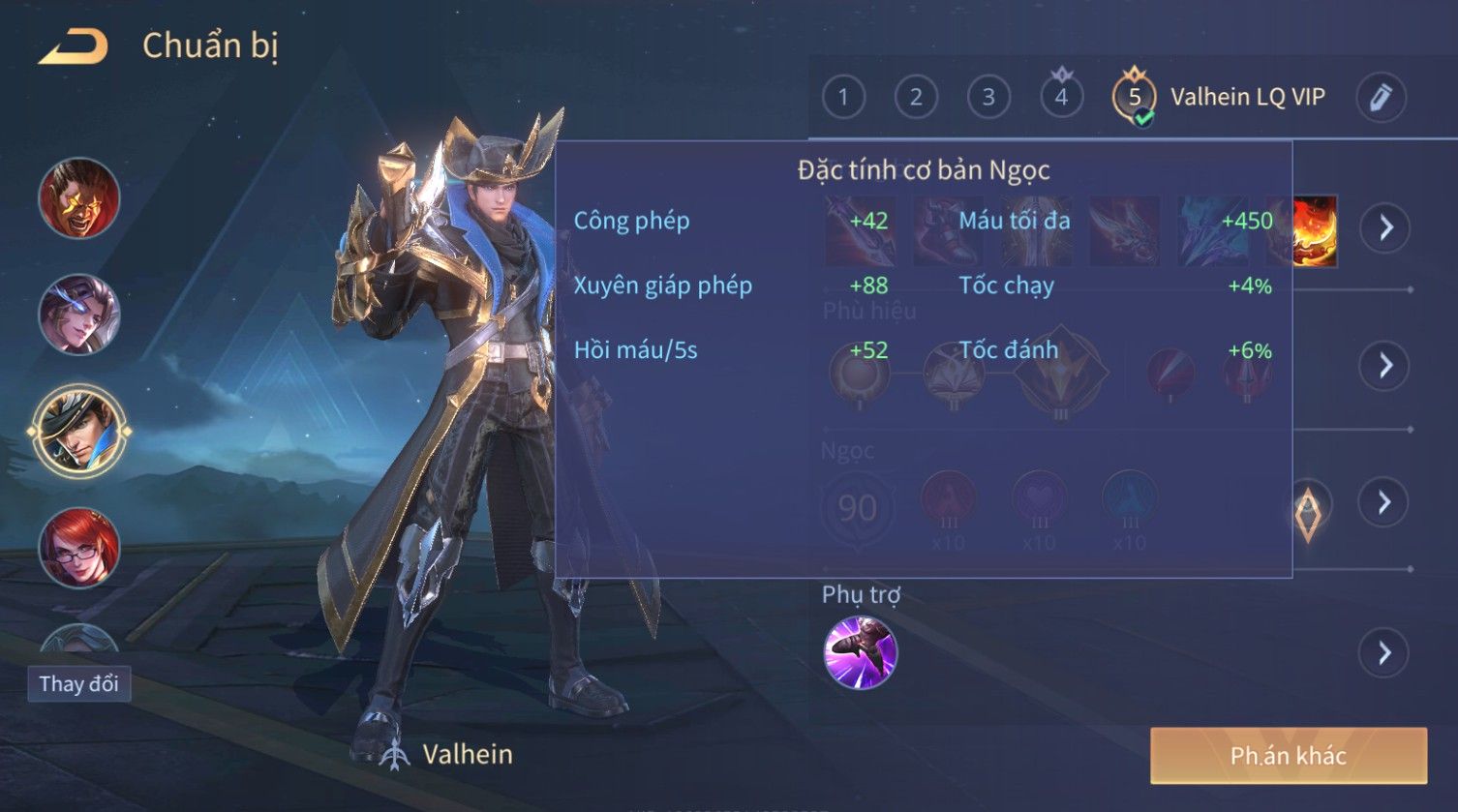Viewport: 1458px width, 812px height.
Task: Open the Phụ trợ section arrow
Action: pyautogui.click(x=1385, y=653)
